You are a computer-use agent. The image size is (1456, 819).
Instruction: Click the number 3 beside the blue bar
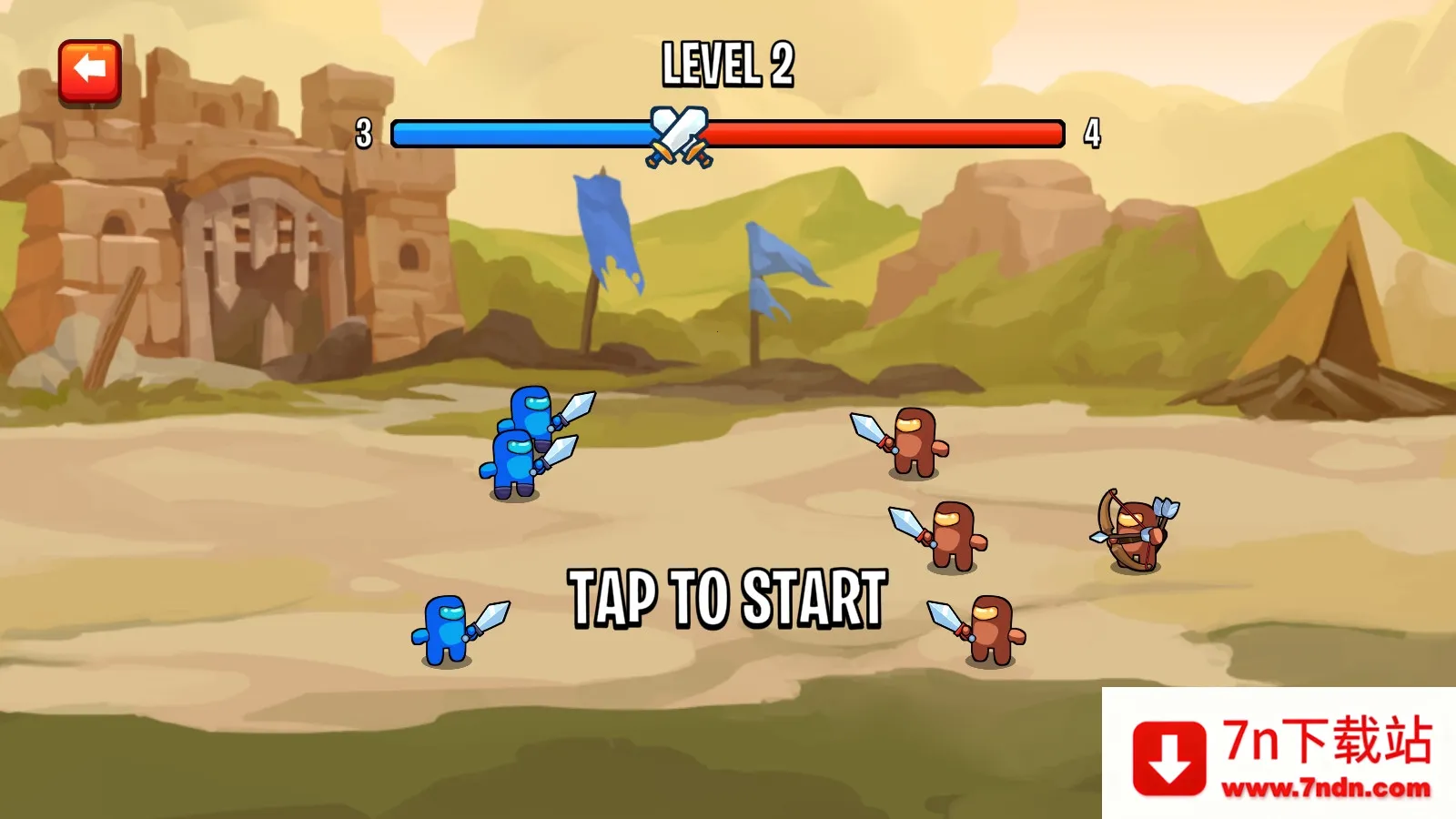pos(363,132)
